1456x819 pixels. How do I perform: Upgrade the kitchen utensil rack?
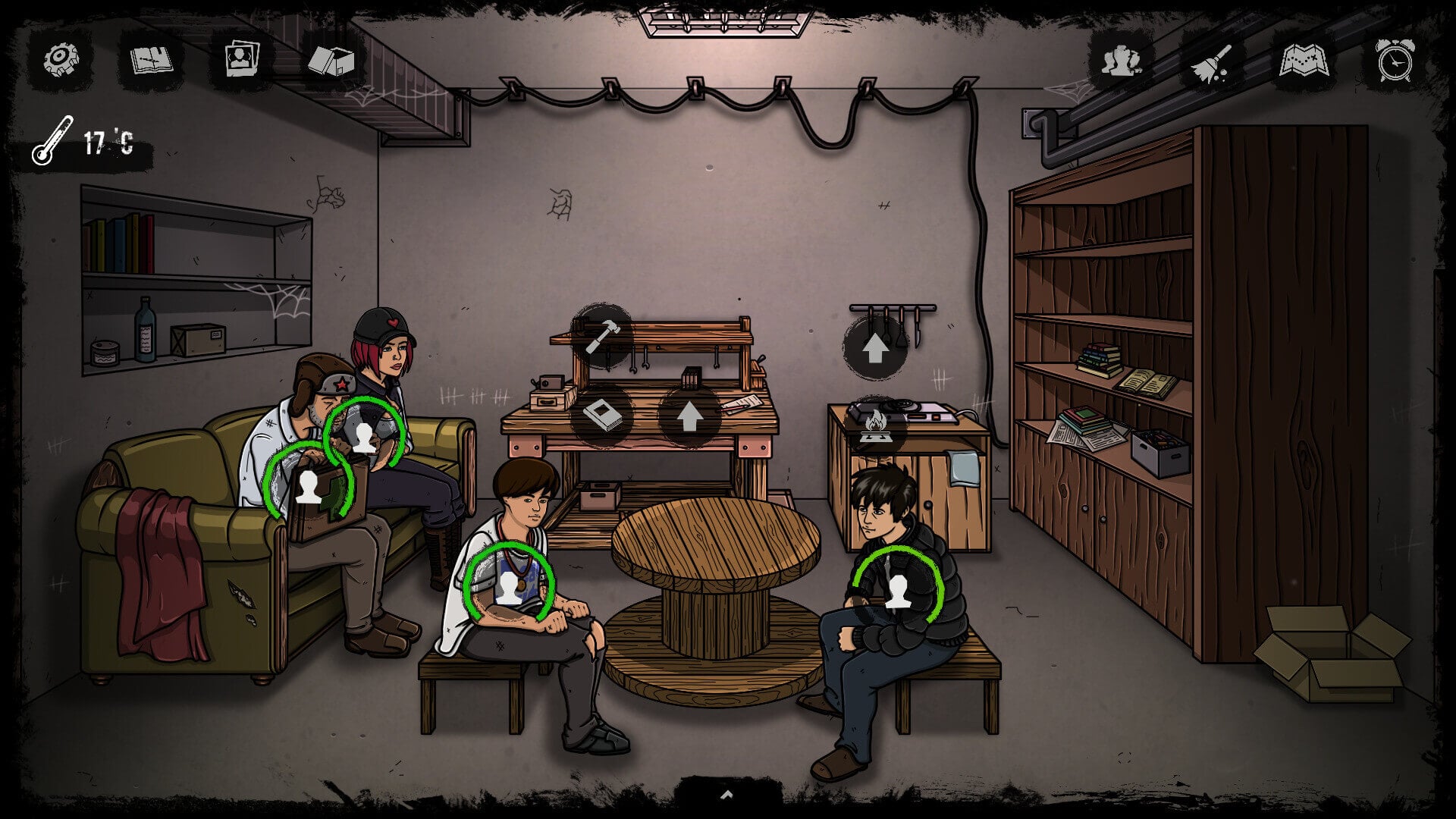pyautogui.click(x=875, y=348)
